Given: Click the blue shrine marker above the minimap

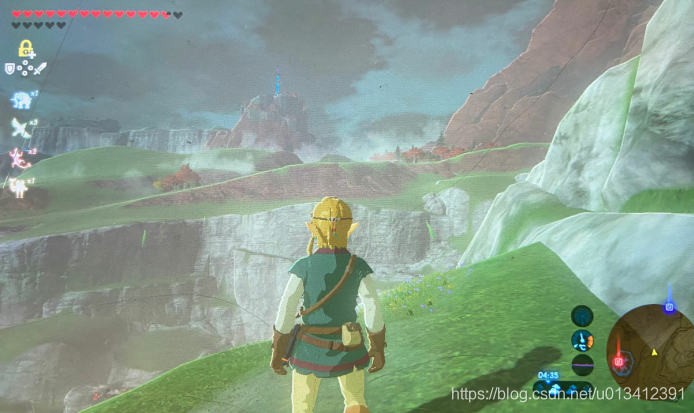Looking at the screenshot, I should (x=669, y=307).
